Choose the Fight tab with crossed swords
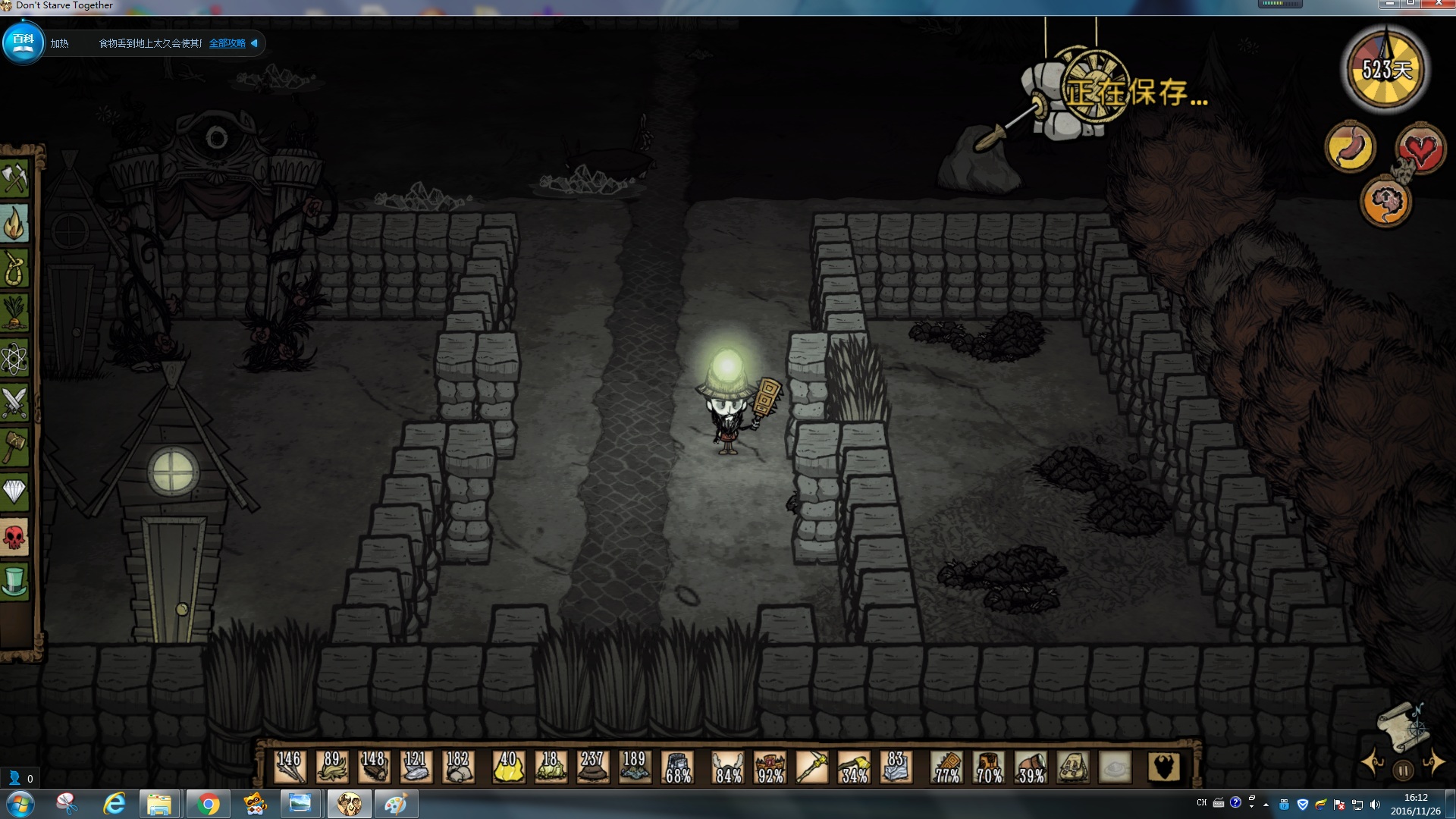This screenshot has width=1456, height=819. pos(14,403)
